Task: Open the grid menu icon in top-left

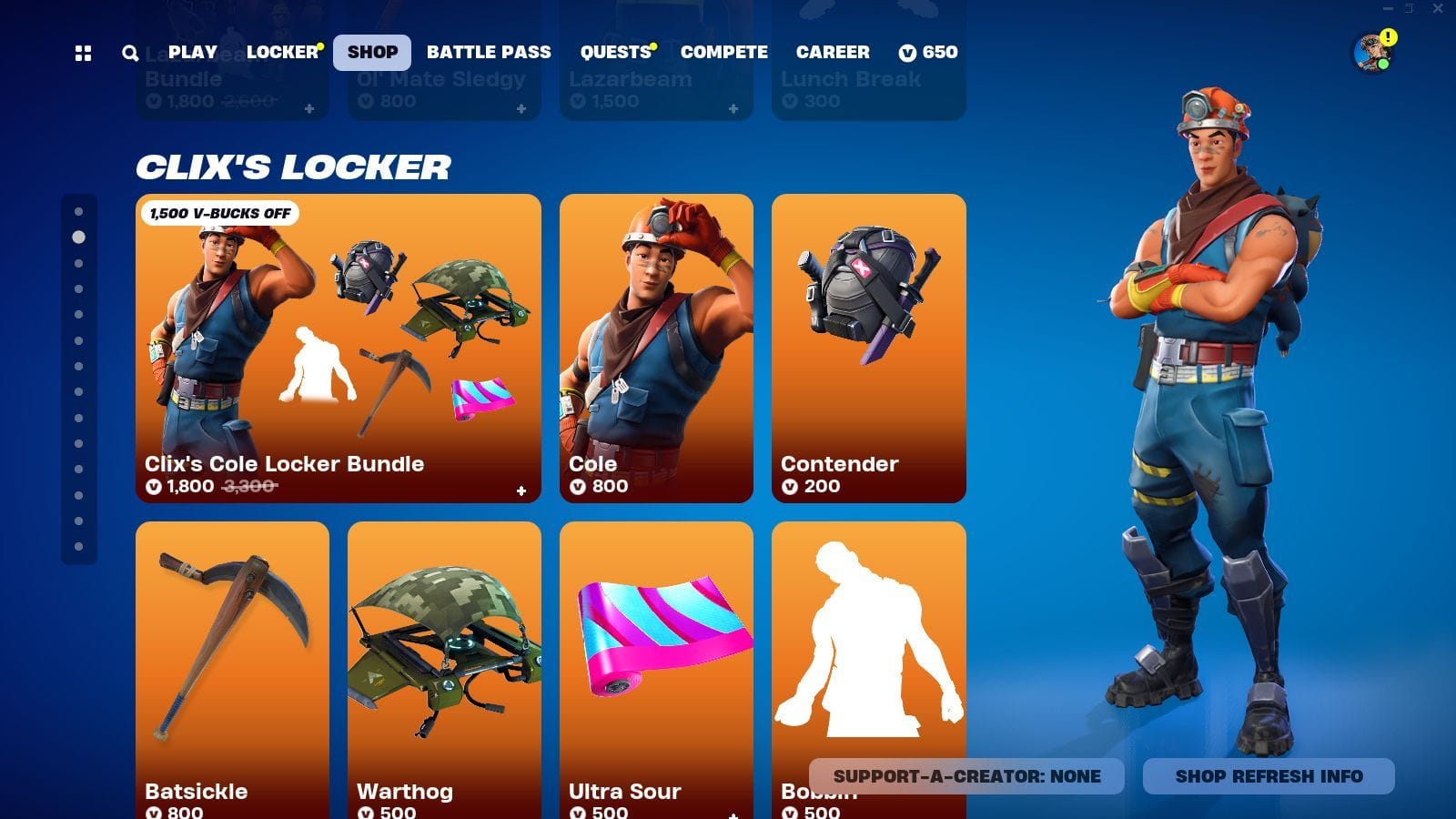Action: [83, 53]
